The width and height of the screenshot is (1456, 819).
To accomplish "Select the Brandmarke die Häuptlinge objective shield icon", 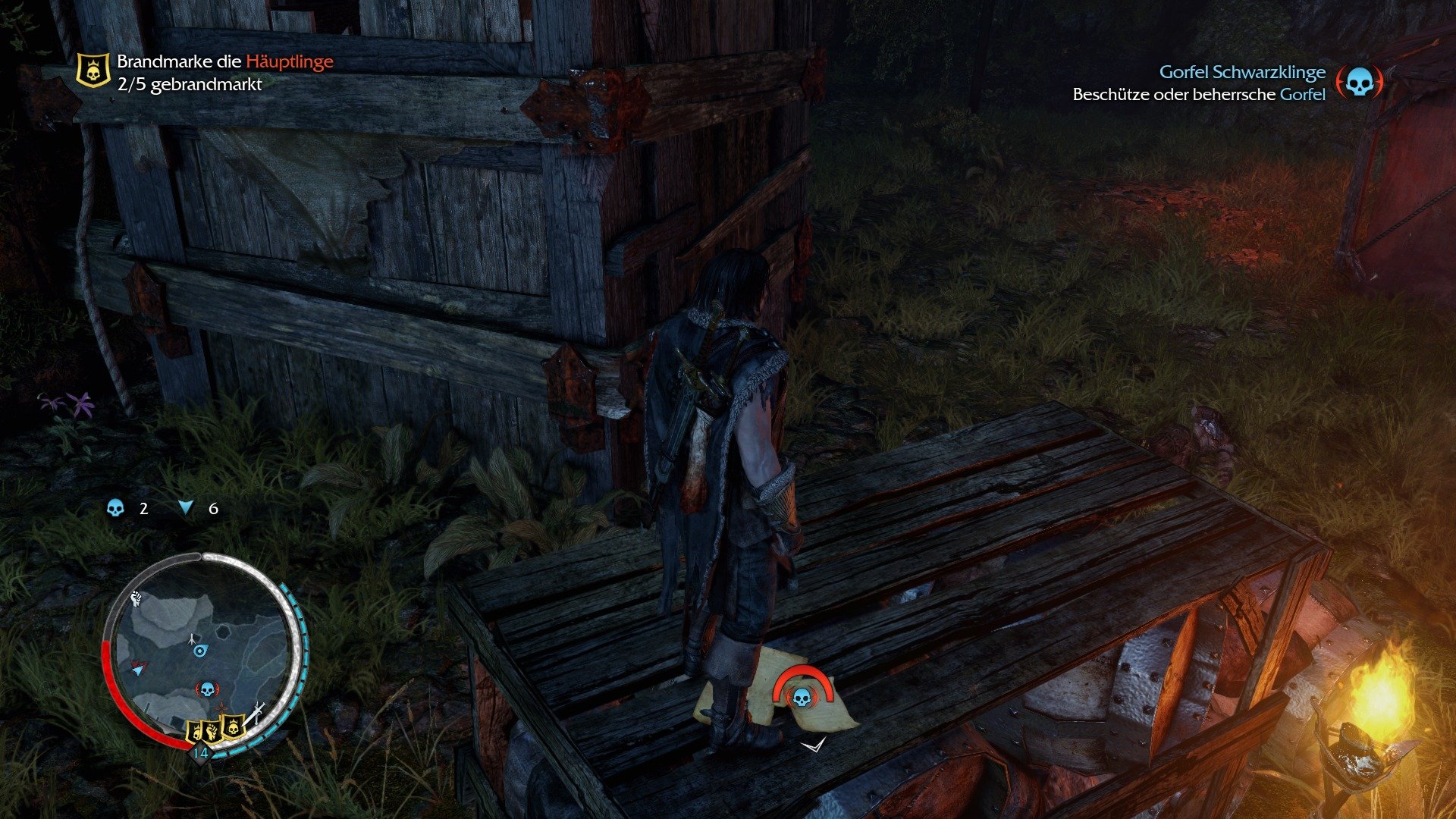I will click(x=93, y=71).
